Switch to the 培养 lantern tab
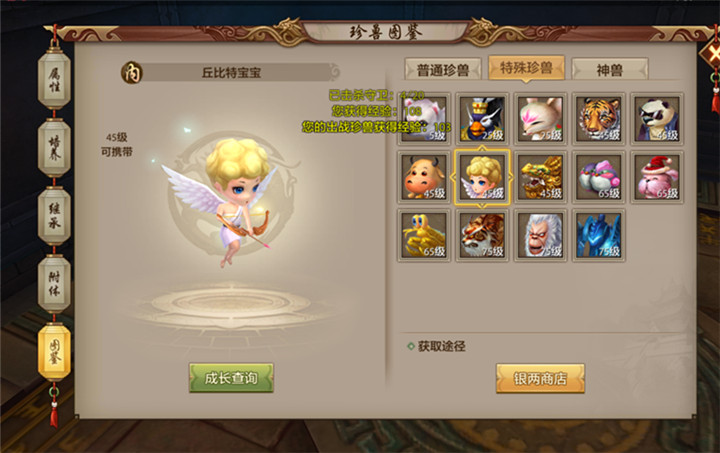The height and width of the screenshot is (453, 720). [54, 147]
